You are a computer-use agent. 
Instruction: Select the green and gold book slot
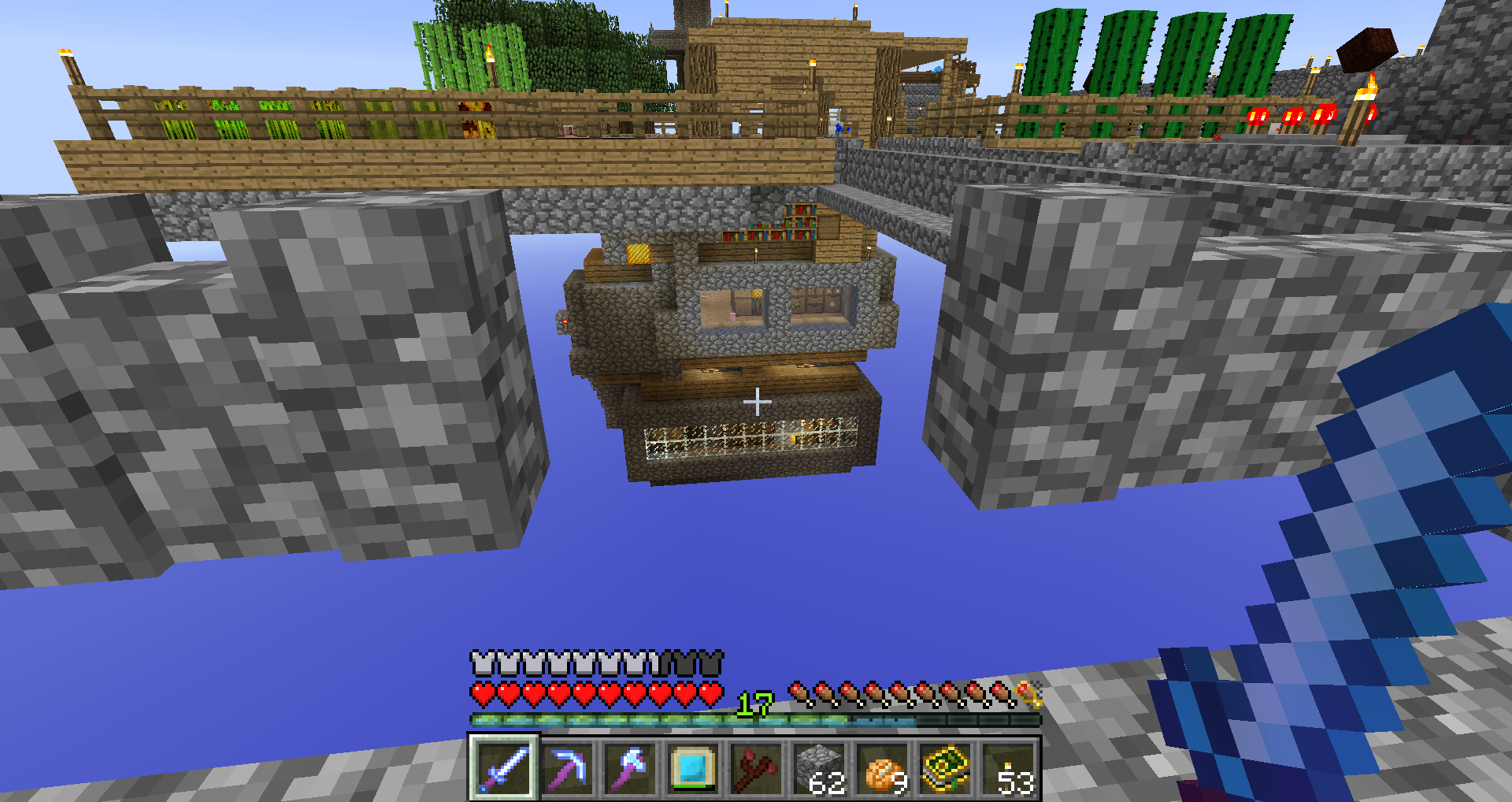point(945,768)
